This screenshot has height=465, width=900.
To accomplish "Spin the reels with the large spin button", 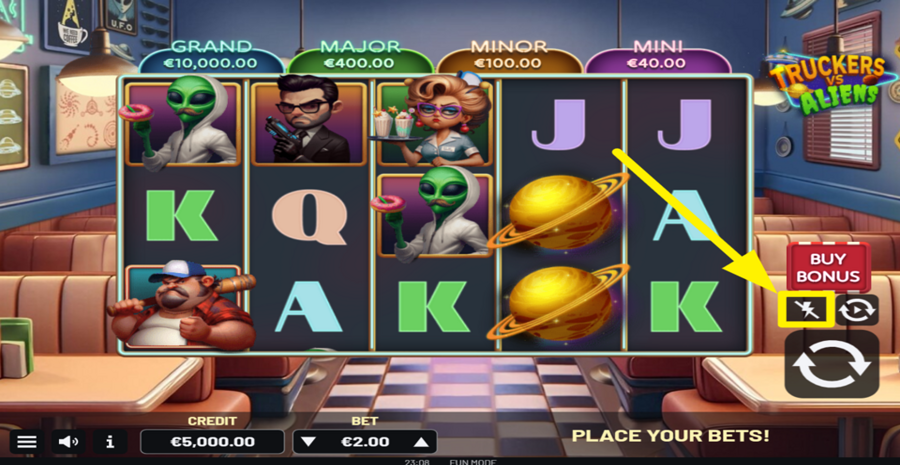I will (x=831, y=365).
